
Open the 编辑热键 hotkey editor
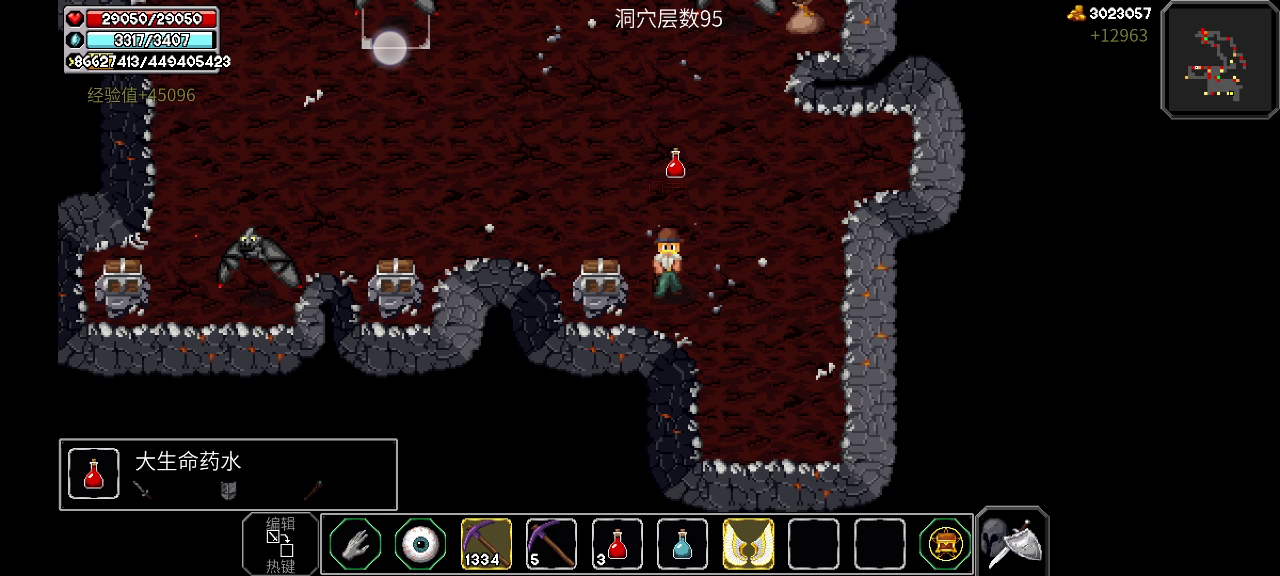[x=280, y=544]
